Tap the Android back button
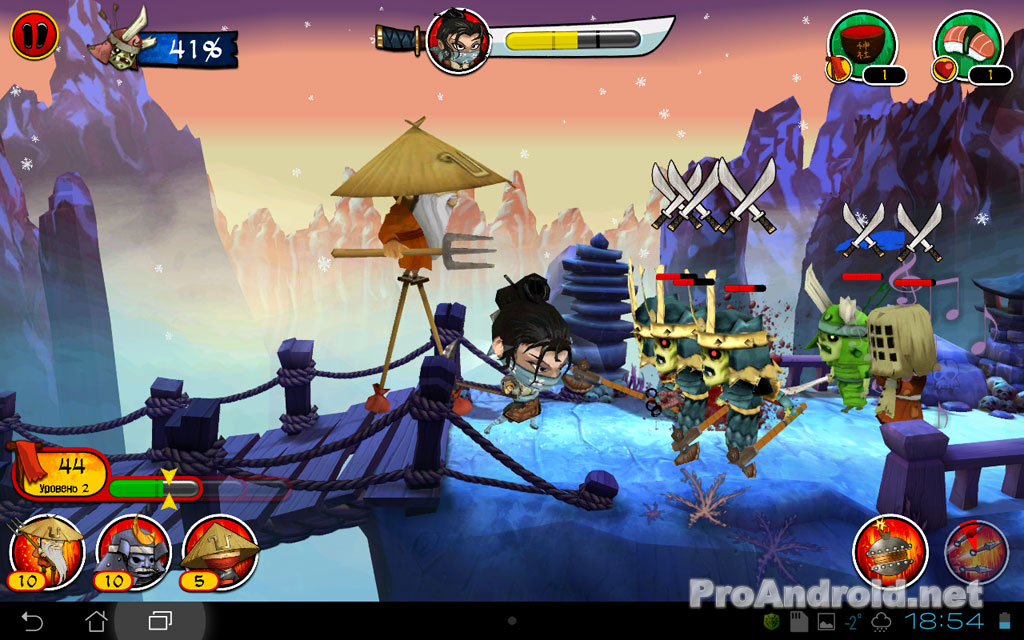 pos(32,621)
